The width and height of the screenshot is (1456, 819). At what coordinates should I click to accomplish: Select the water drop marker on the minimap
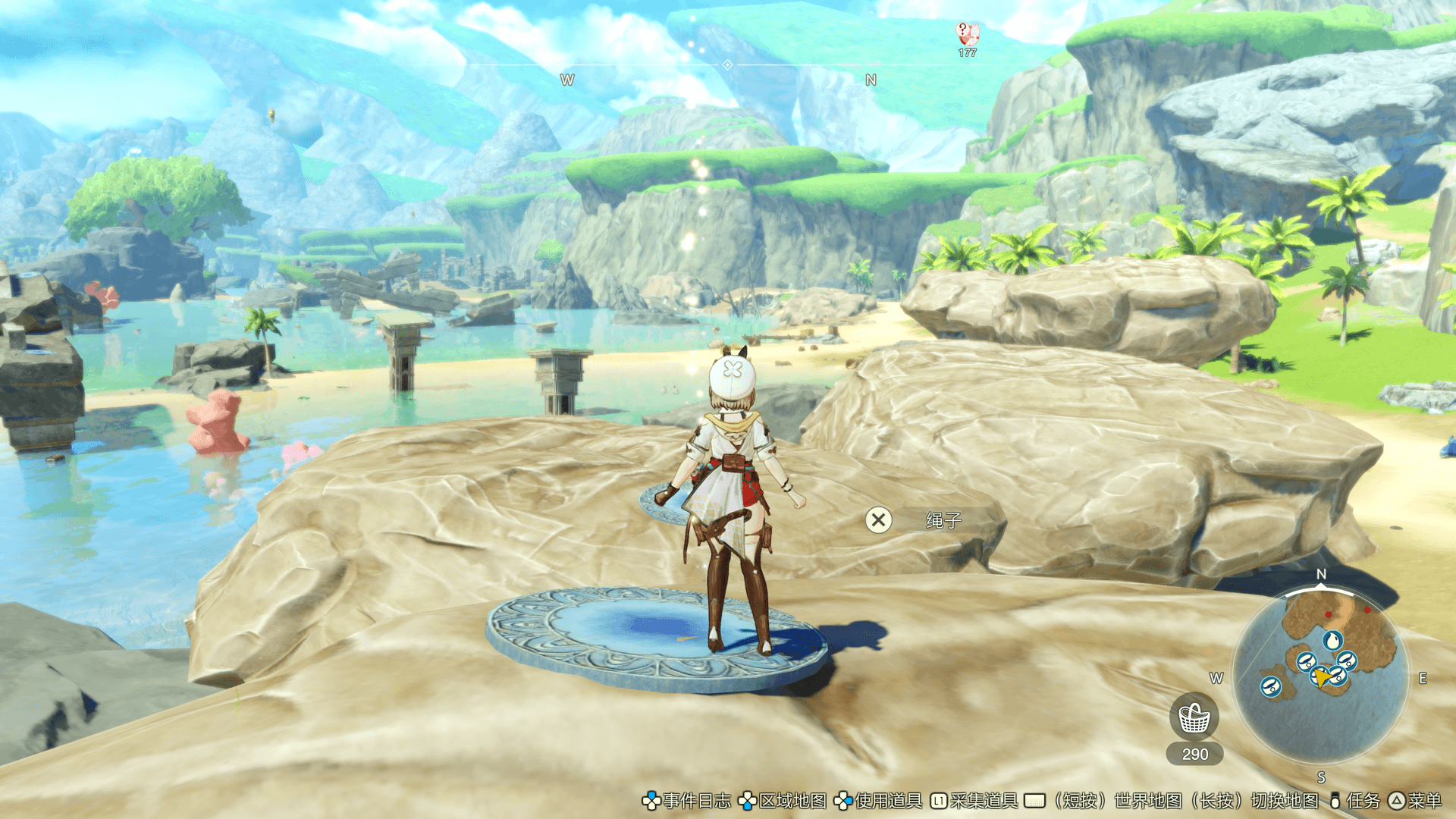click(1332, 640)
